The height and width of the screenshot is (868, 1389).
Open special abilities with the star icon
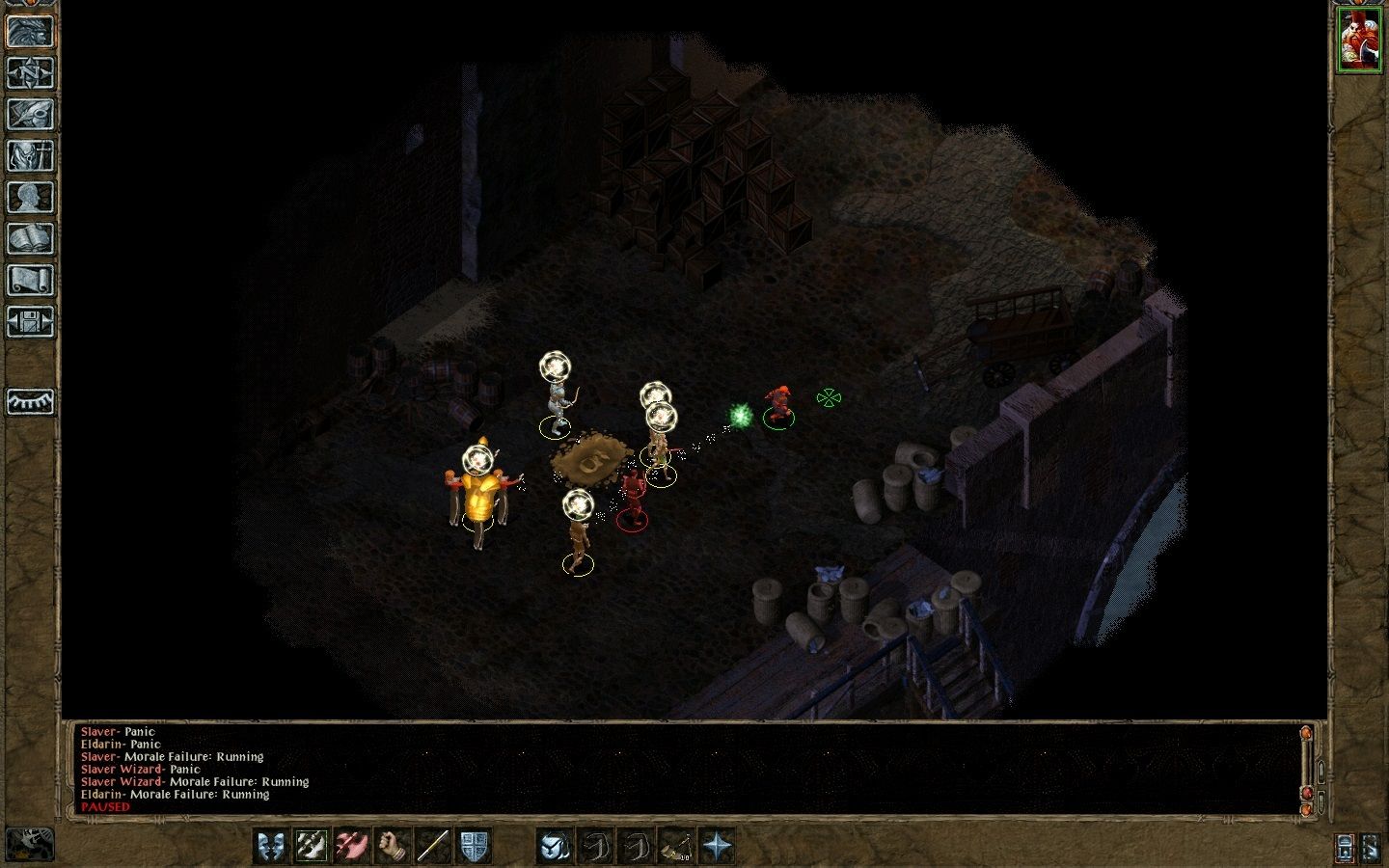coord(717,846)
